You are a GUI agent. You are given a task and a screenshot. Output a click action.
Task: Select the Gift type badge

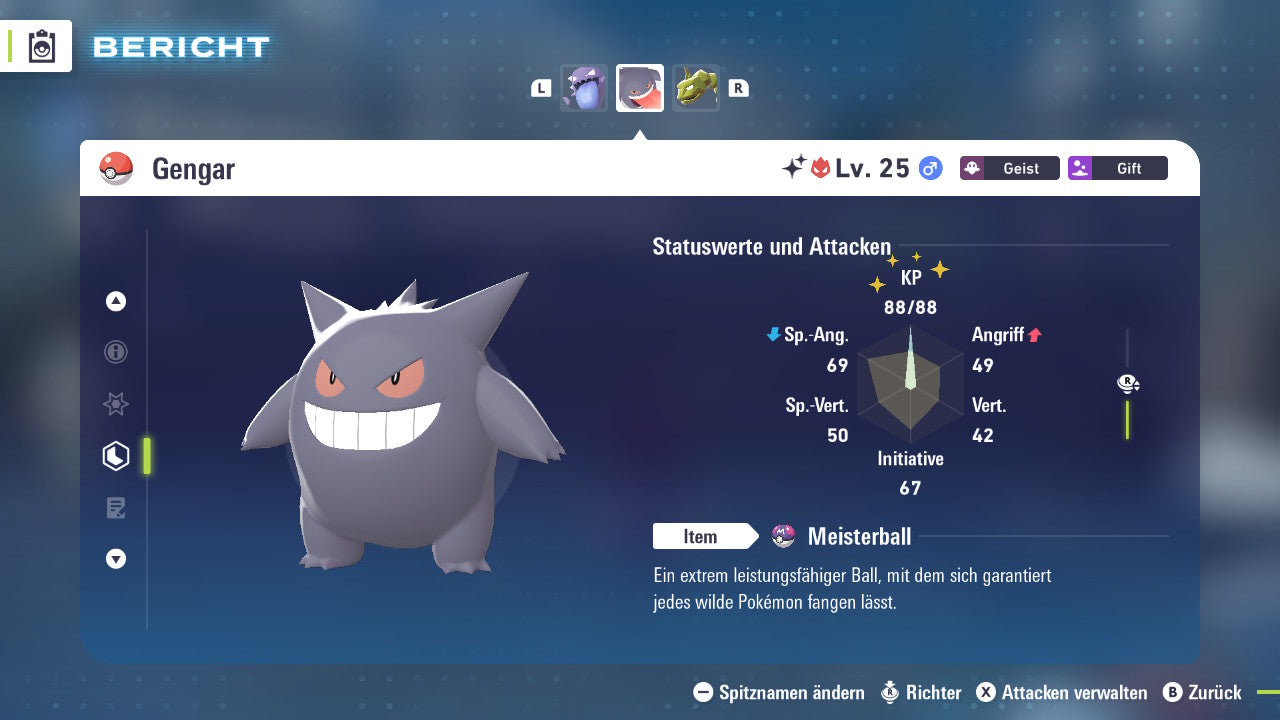(x=1117, y=168)
